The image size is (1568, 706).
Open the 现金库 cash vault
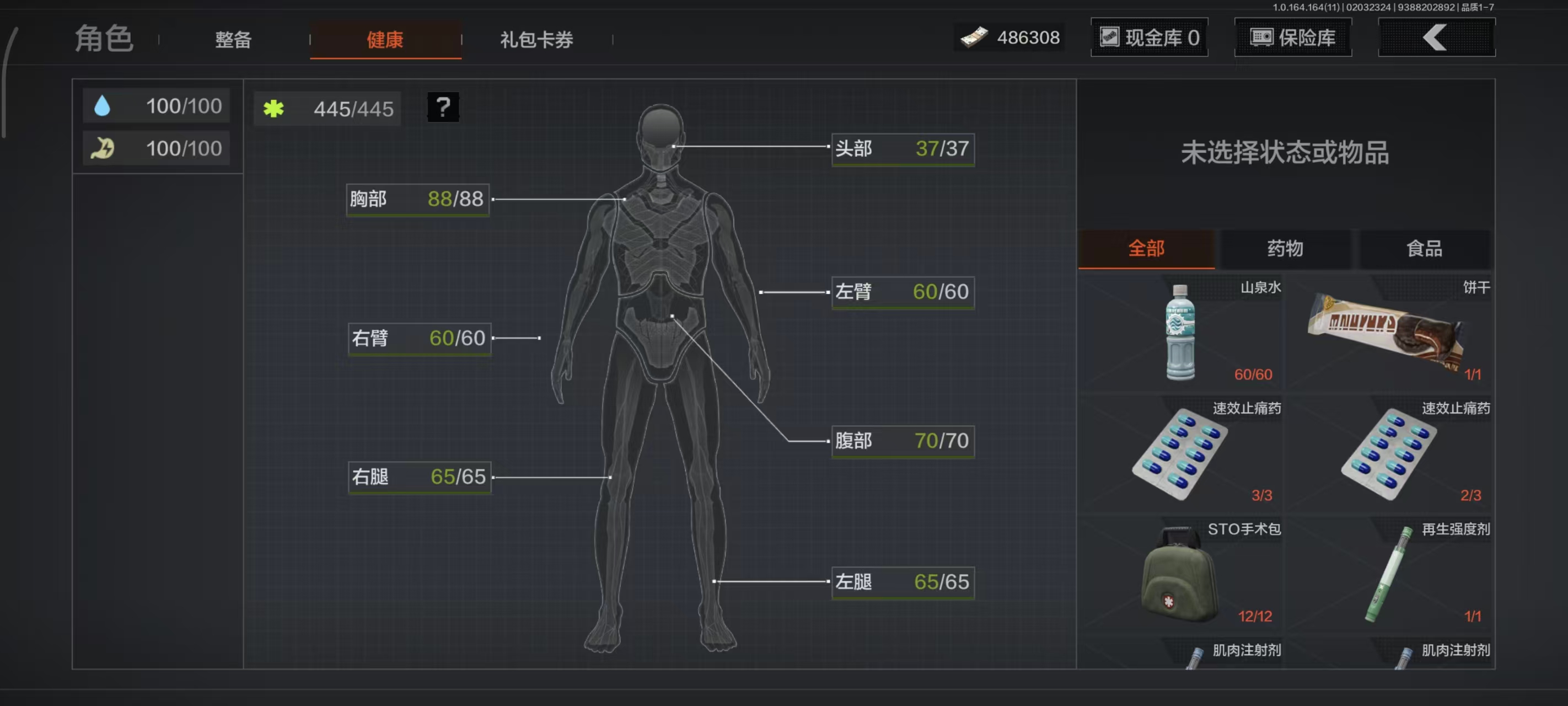point(1149,37)
